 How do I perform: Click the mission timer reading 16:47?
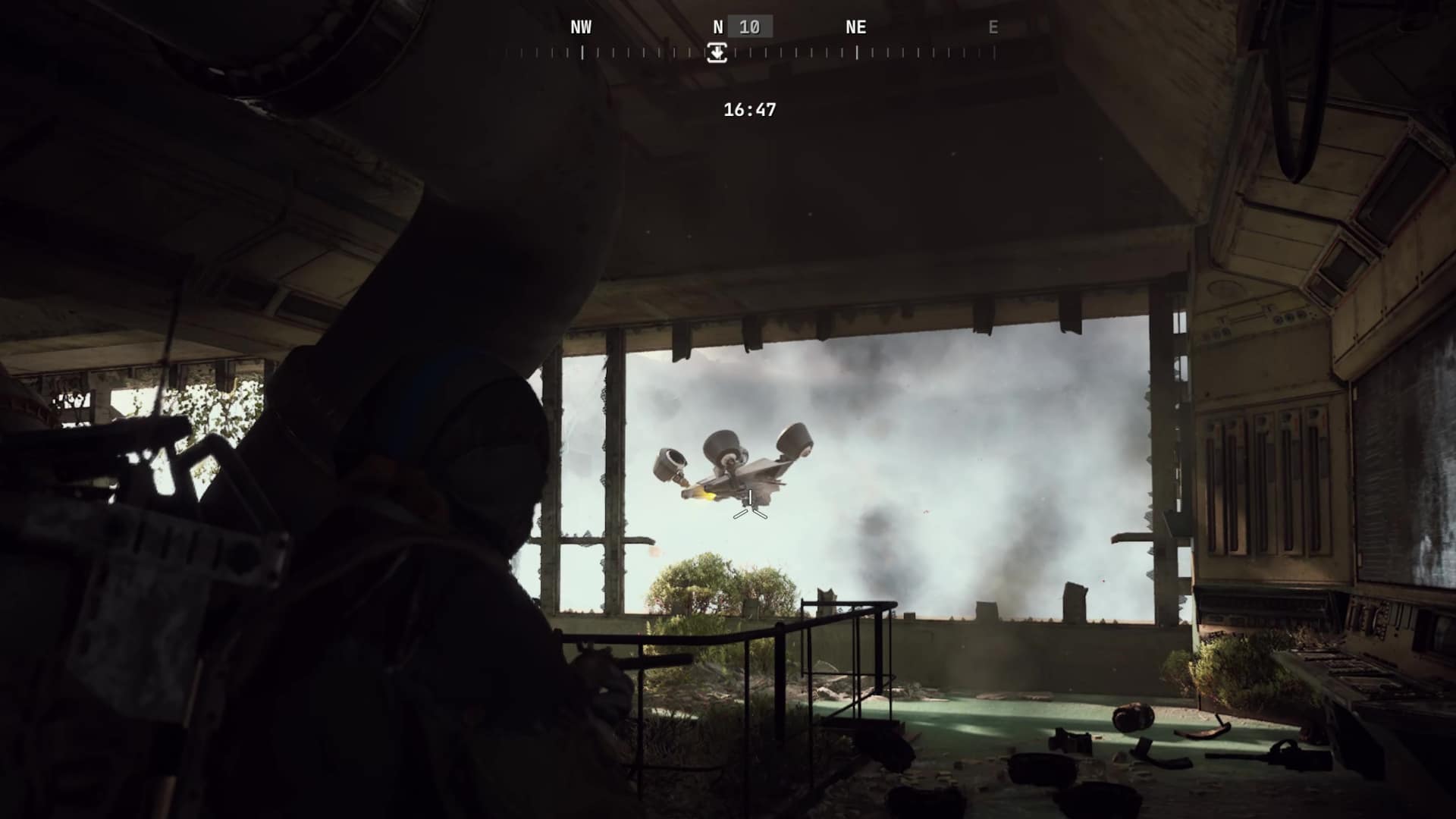pos(748,108)
